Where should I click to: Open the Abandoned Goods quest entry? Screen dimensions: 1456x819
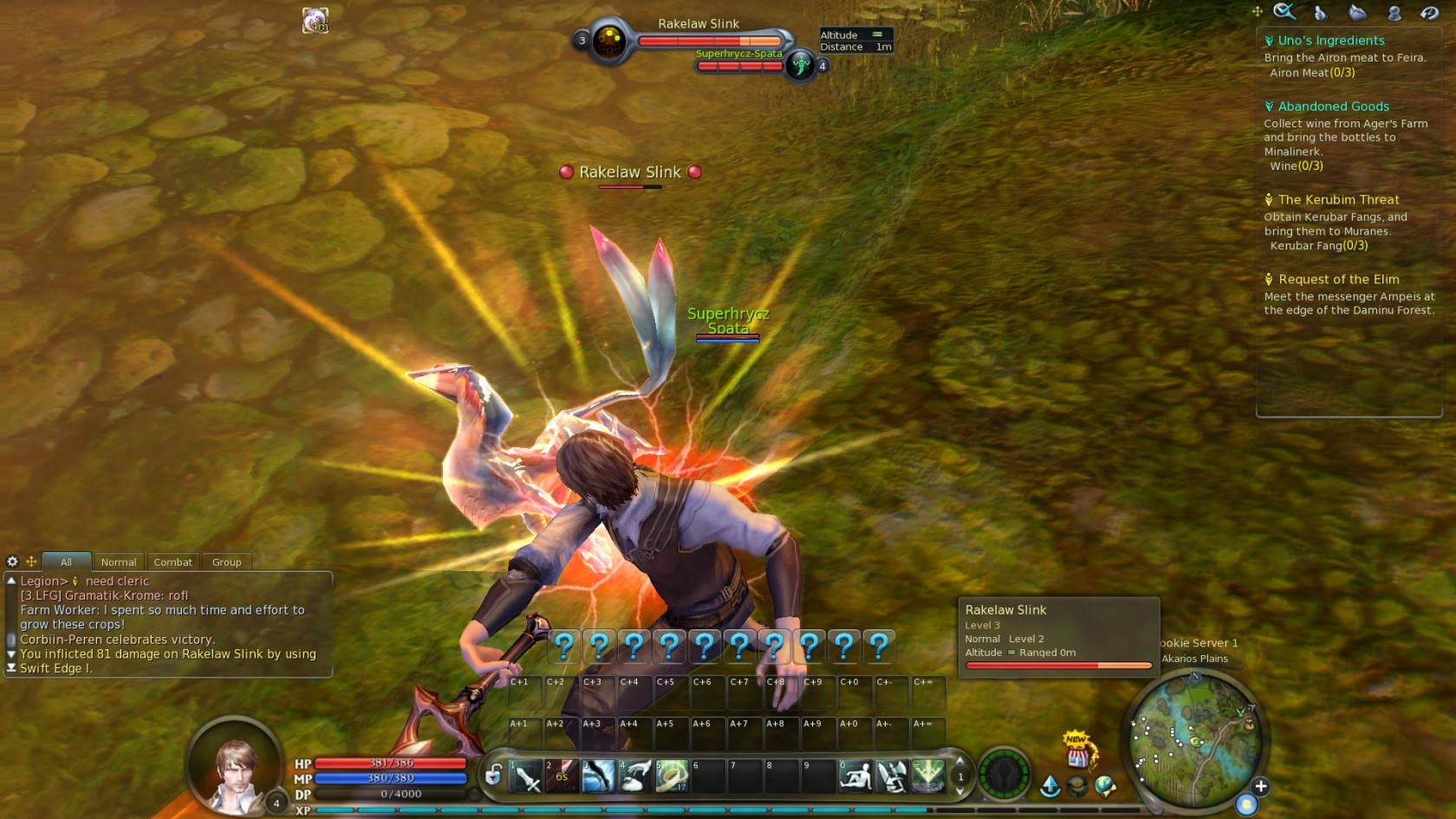(x=1333, y=107)
